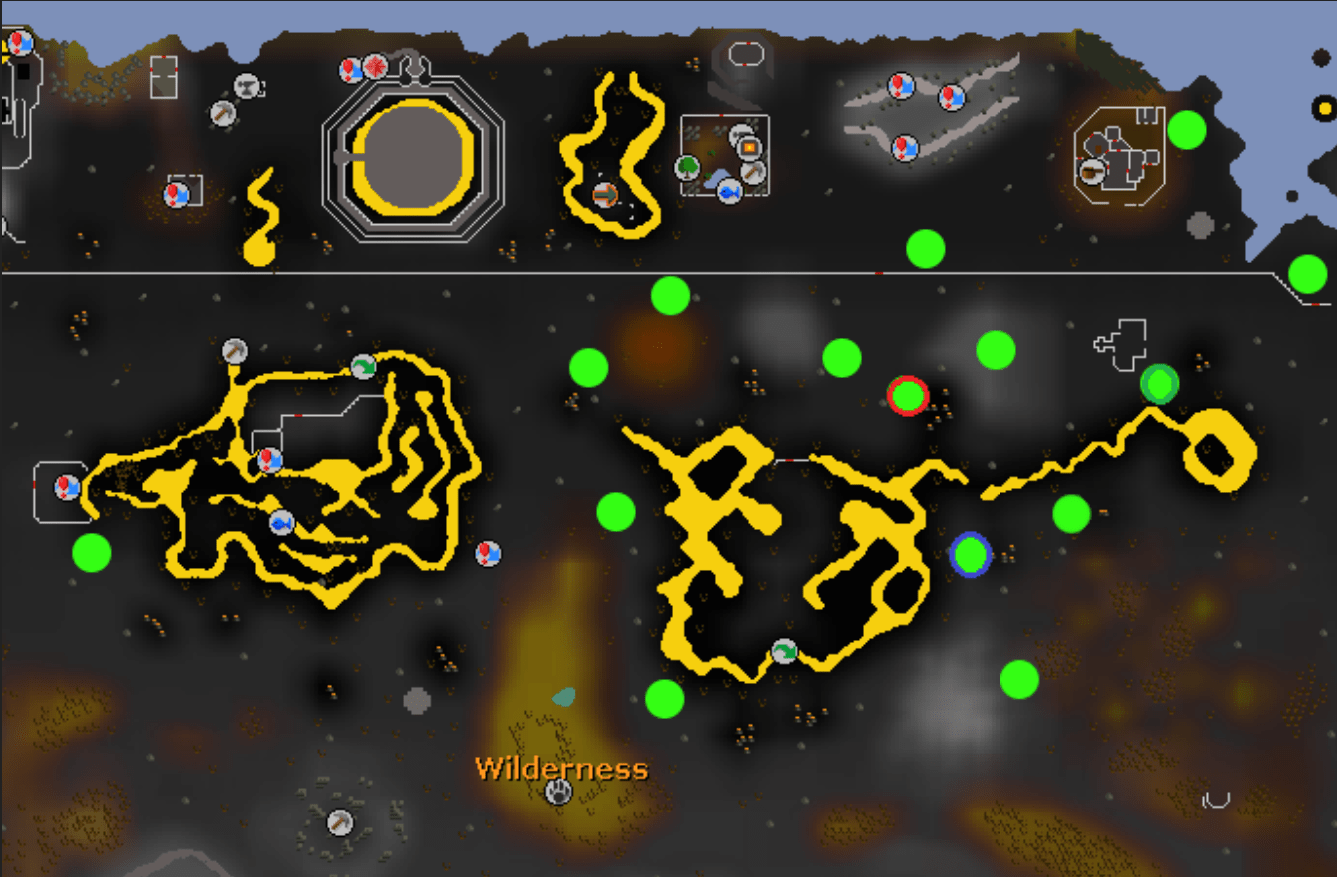The height and width of the screenshot is (877, 1337).
Task: Click the fishing spot icon in Bandit Camp
Action: pyautogui.click(x=729, y=192)
